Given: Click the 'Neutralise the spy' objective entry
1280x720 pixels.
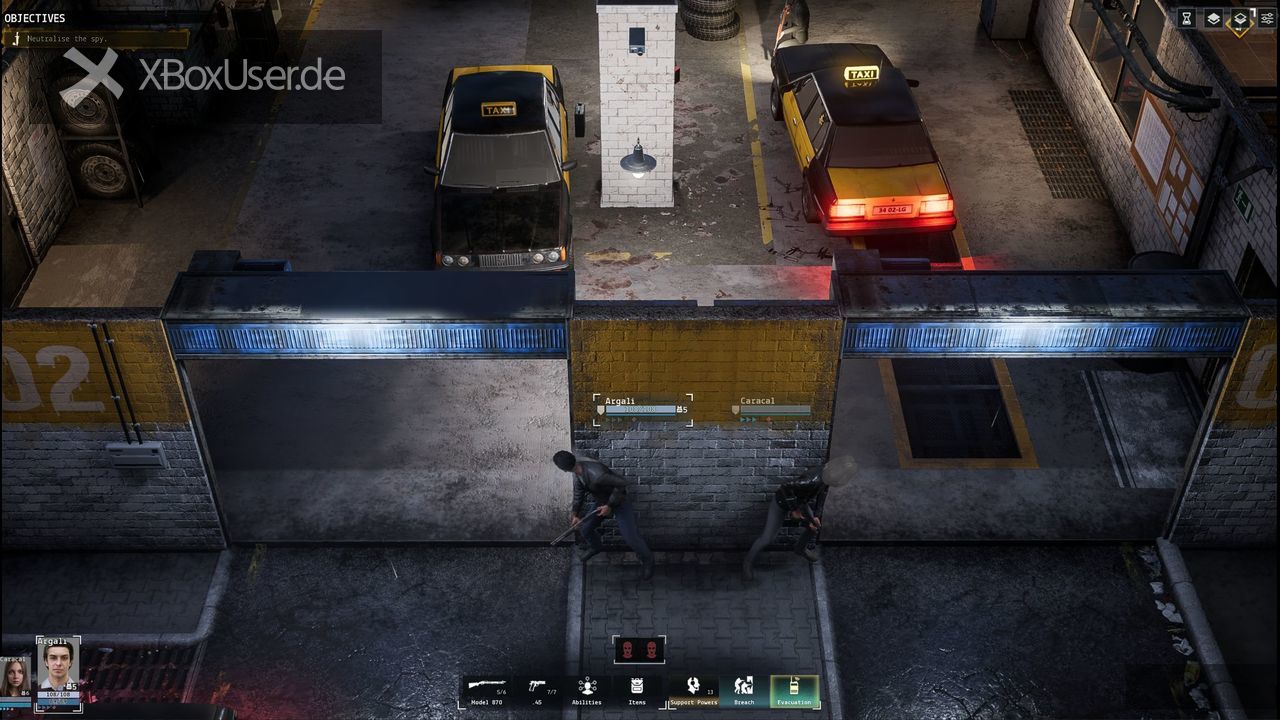Looking at the screenshot, I should [95, 38].
